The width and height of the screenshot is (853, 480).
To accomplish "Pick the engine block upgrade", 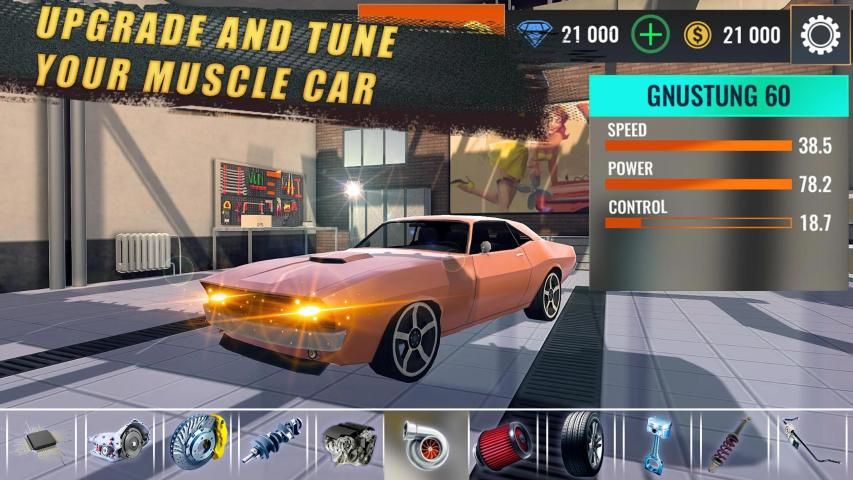I will pyautogui.click(x=349, y=443).
